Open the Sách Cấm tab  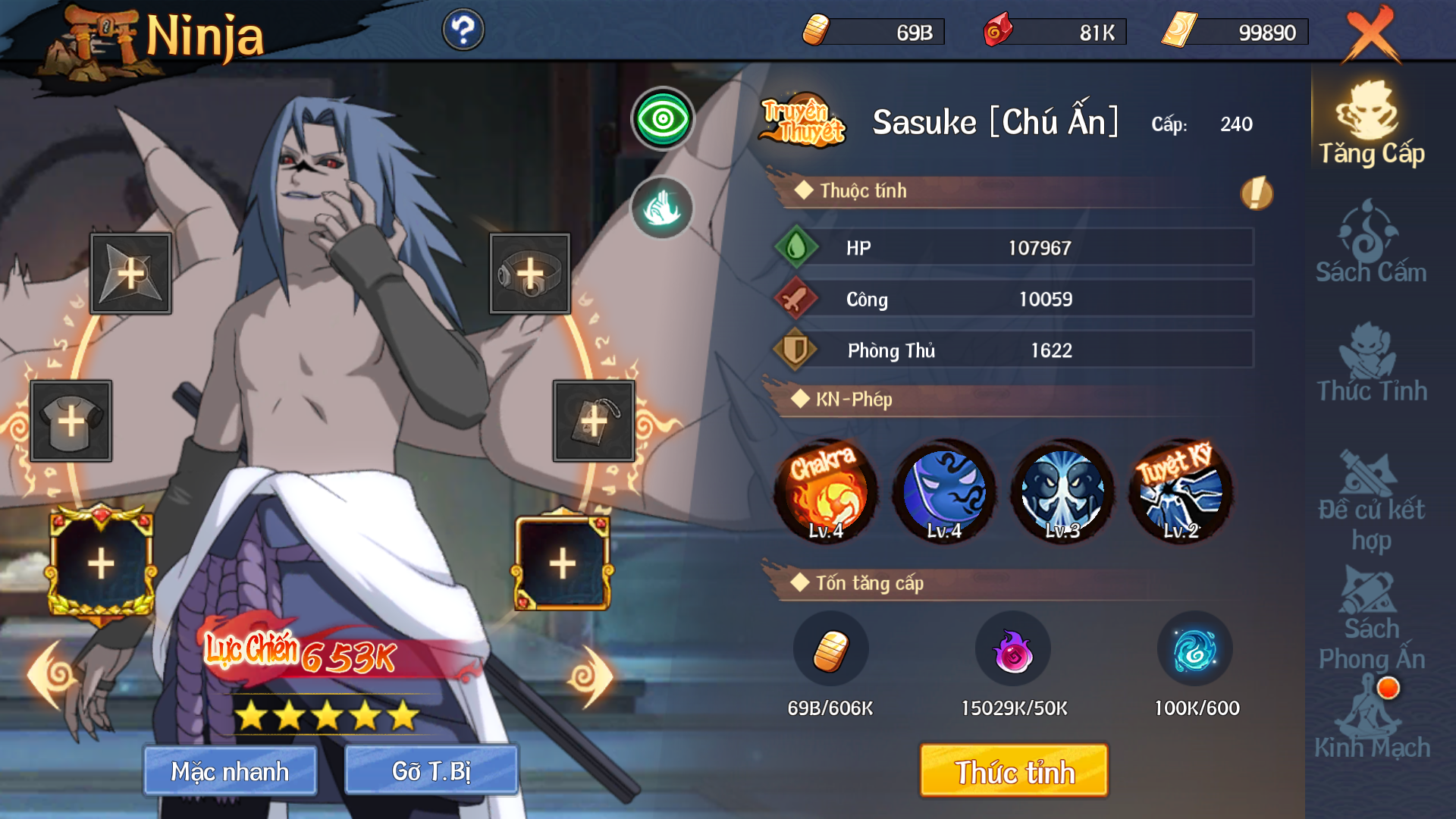click(1371, 243)
